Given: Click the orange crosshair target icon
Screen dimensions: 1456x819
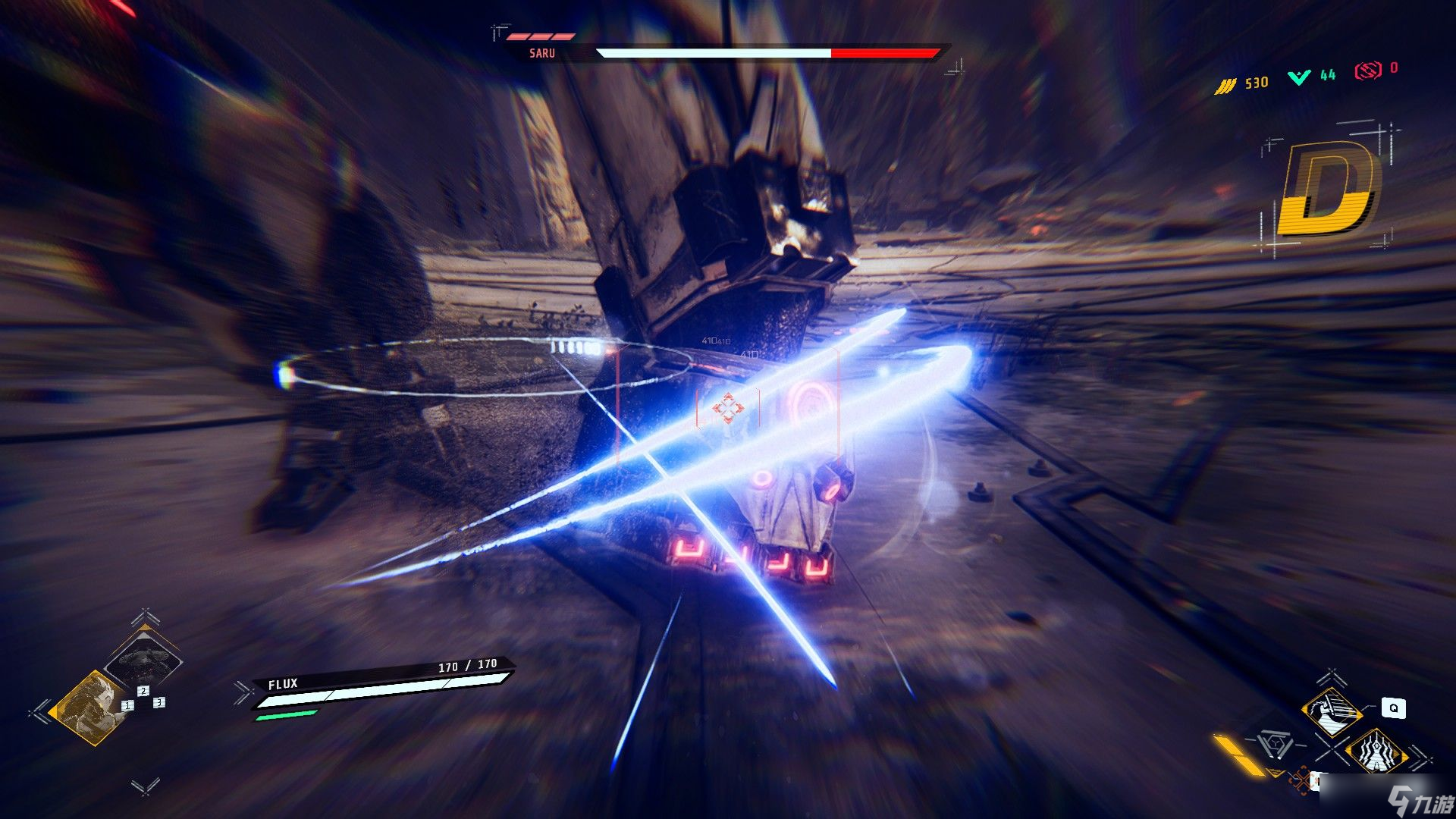Looking at the screenshot, I should [1303, 779].
